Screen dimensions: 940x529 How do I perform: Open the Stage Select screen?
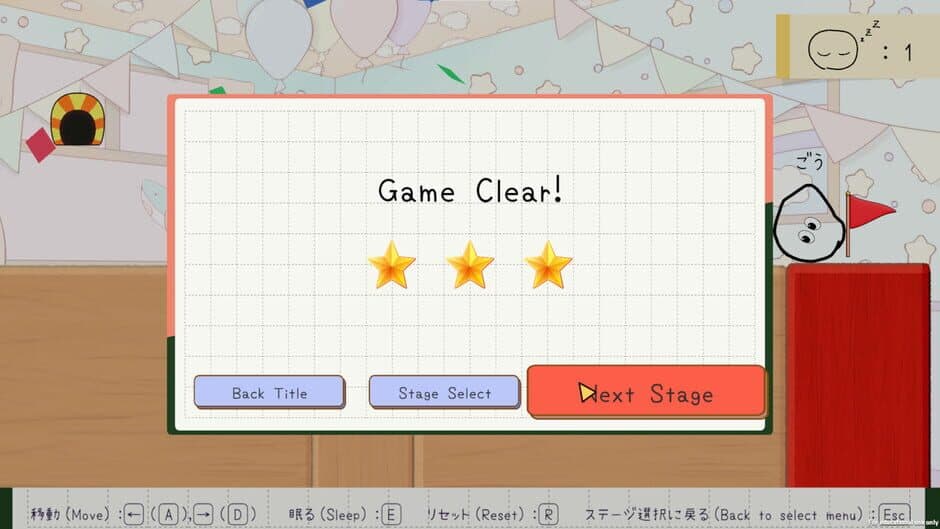pos(444,392)
